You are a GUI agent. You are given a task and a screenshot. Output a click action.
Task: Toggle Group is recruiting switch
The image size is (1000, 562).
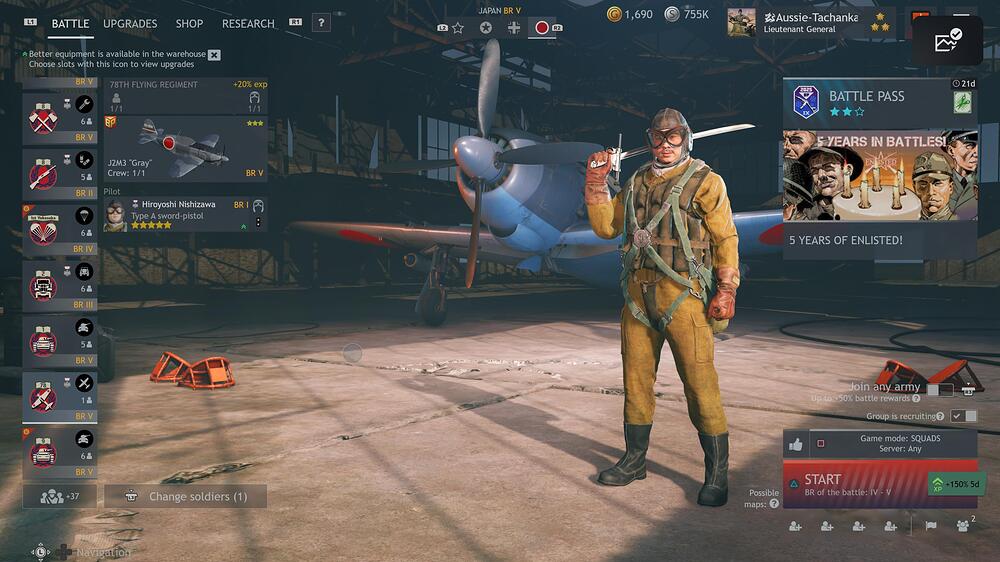click(x=964, y=416)
